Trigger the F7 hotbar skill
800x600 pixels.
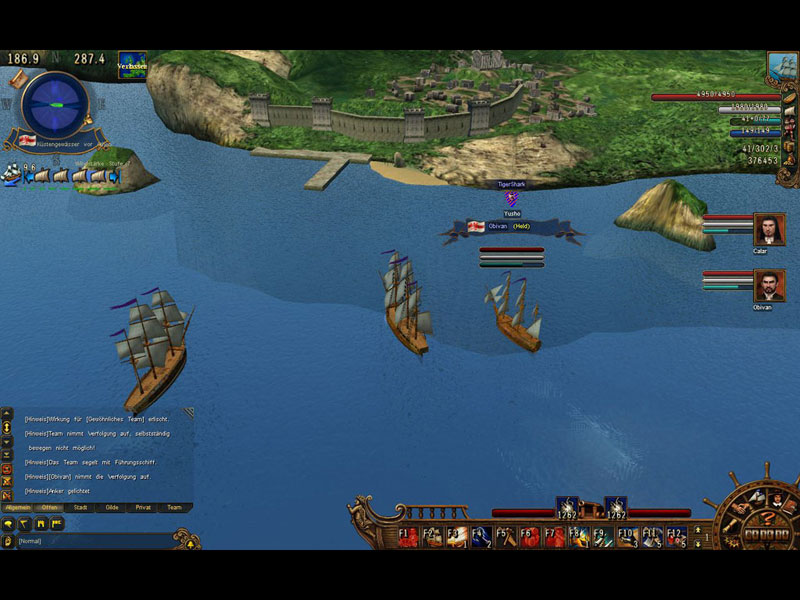[554, 537]
